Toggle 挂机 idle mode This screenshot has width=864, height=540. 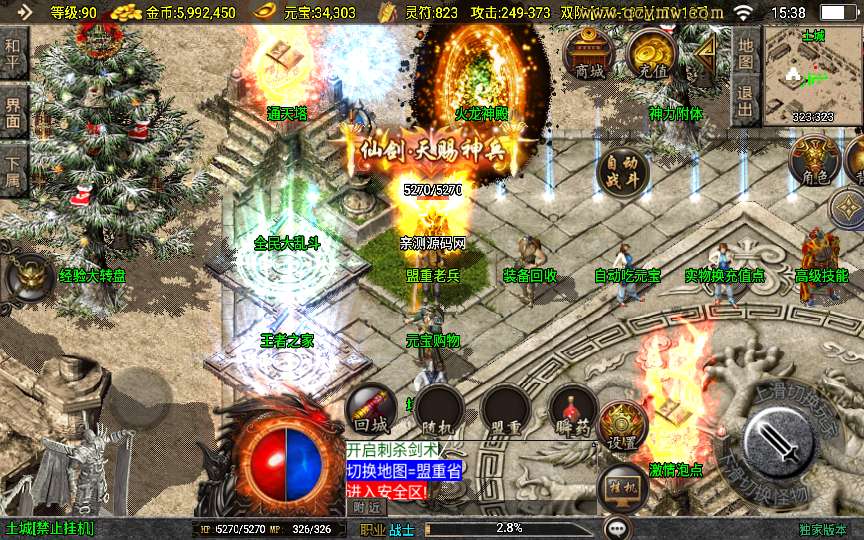pyautogui.click(x=622, y=489)
